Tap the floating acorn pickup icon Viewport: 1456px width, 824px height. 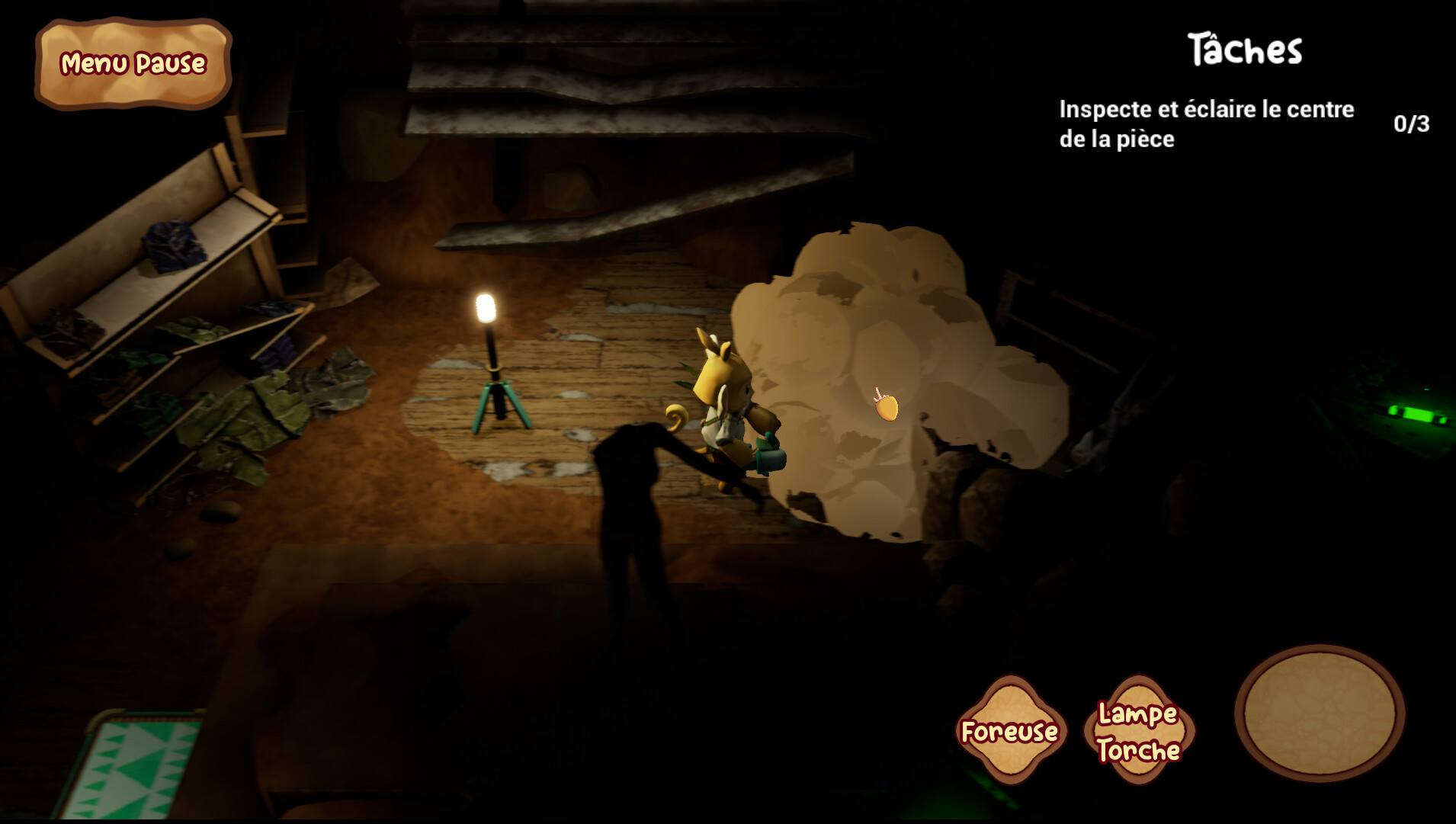click(x=885, y=409)
